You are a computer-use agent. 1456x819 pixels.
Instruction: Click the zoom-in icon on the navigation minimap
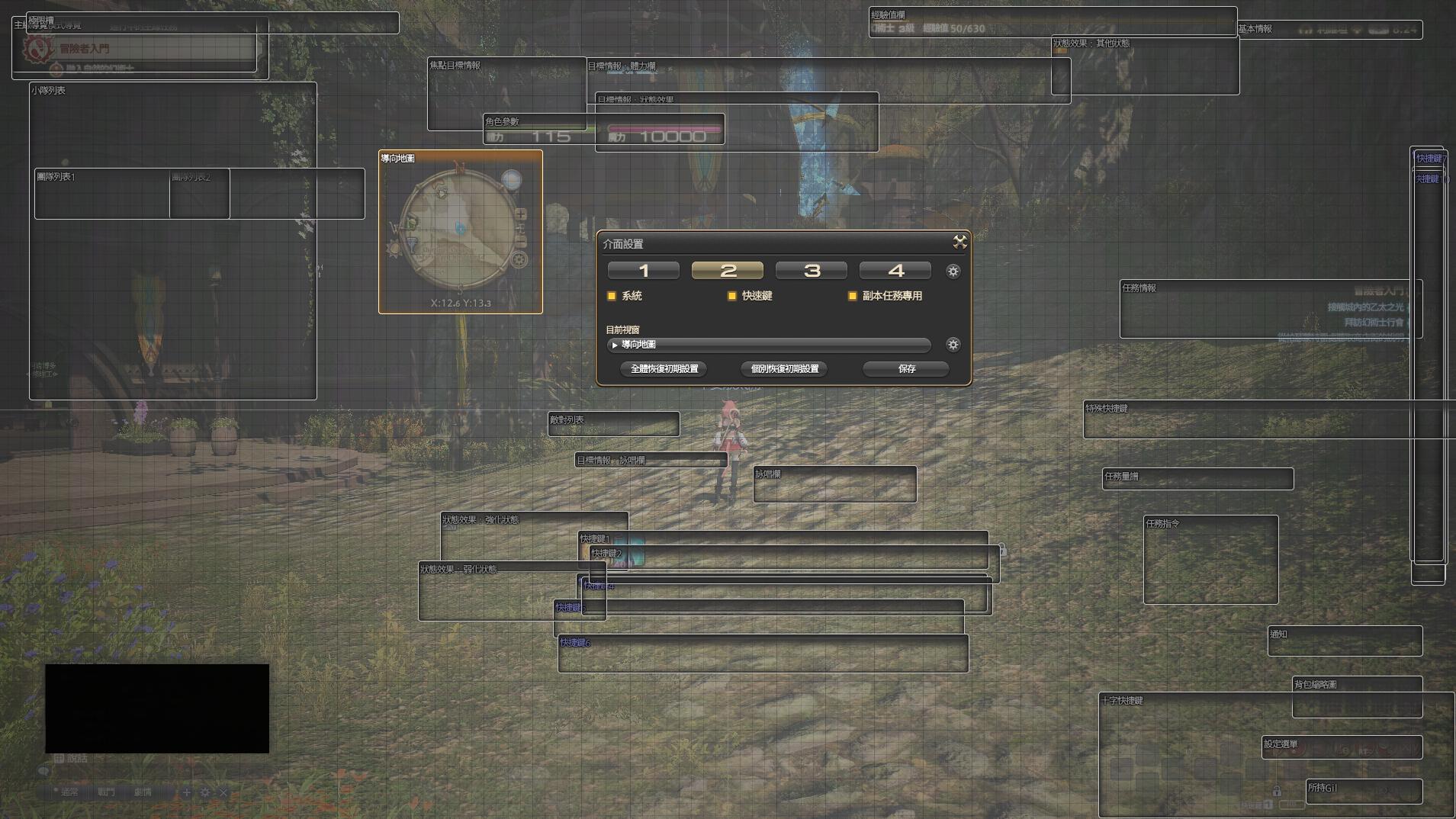click(521, 215)
